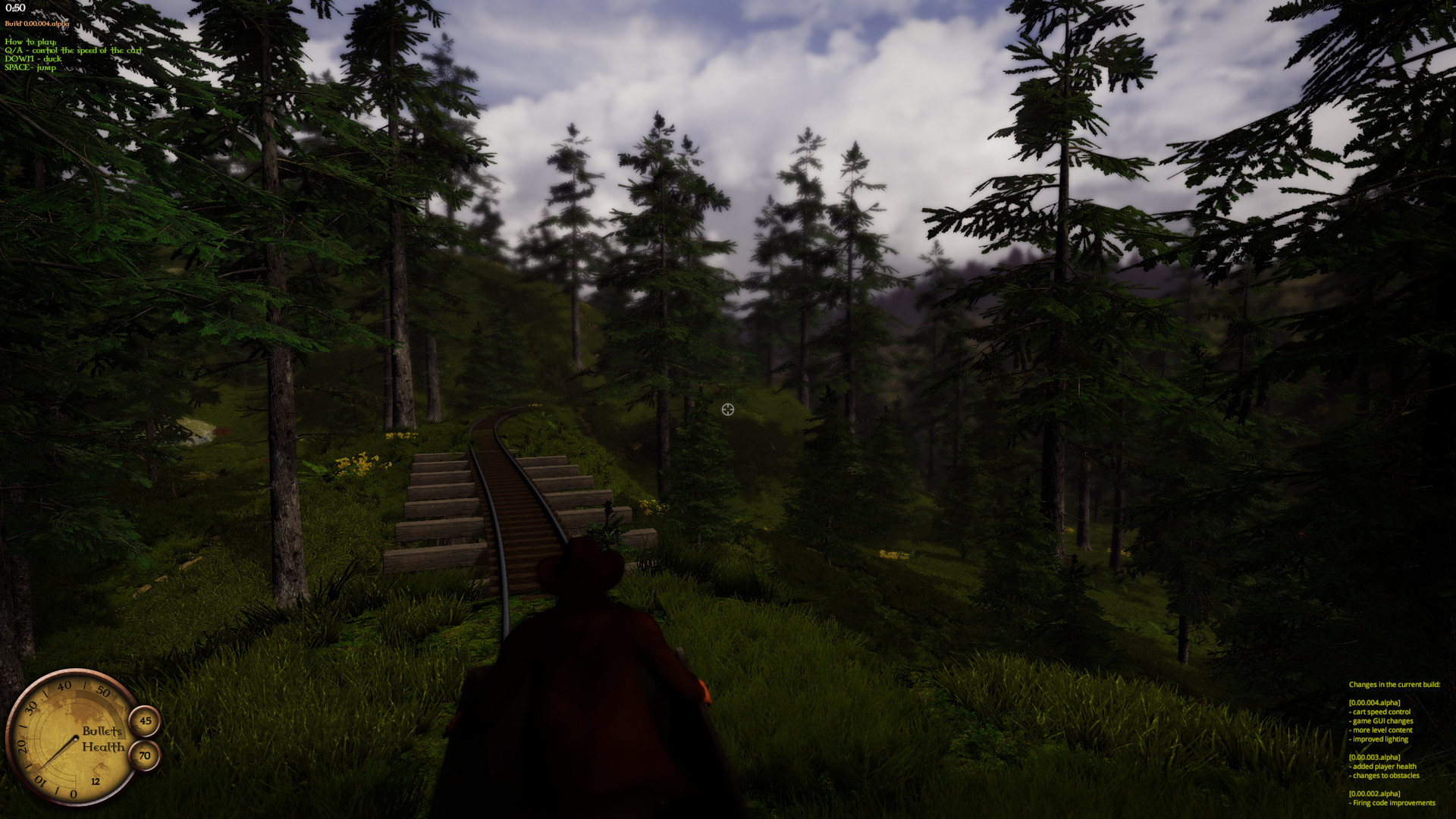Select the Bullets counter showing 45

click(145, 720)
